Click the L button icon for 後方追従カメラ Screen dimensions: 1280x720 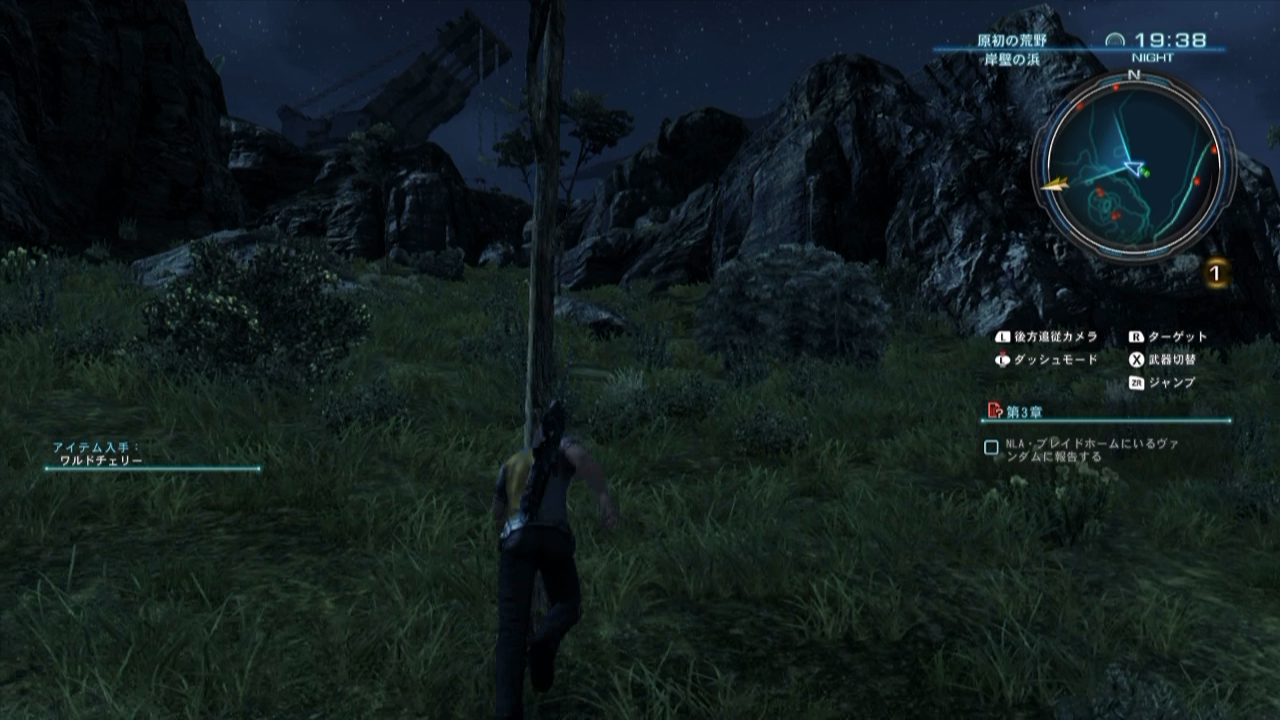coord(1004,337)
